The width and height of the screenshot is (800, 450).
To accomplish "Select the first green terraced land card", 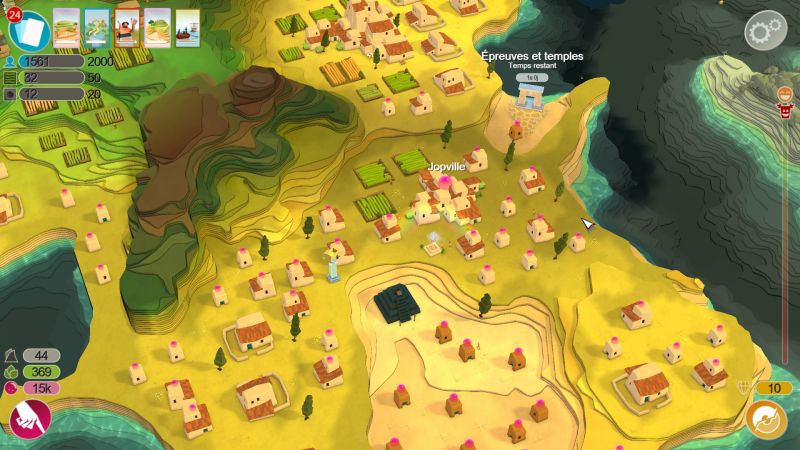I will point(68,26).
